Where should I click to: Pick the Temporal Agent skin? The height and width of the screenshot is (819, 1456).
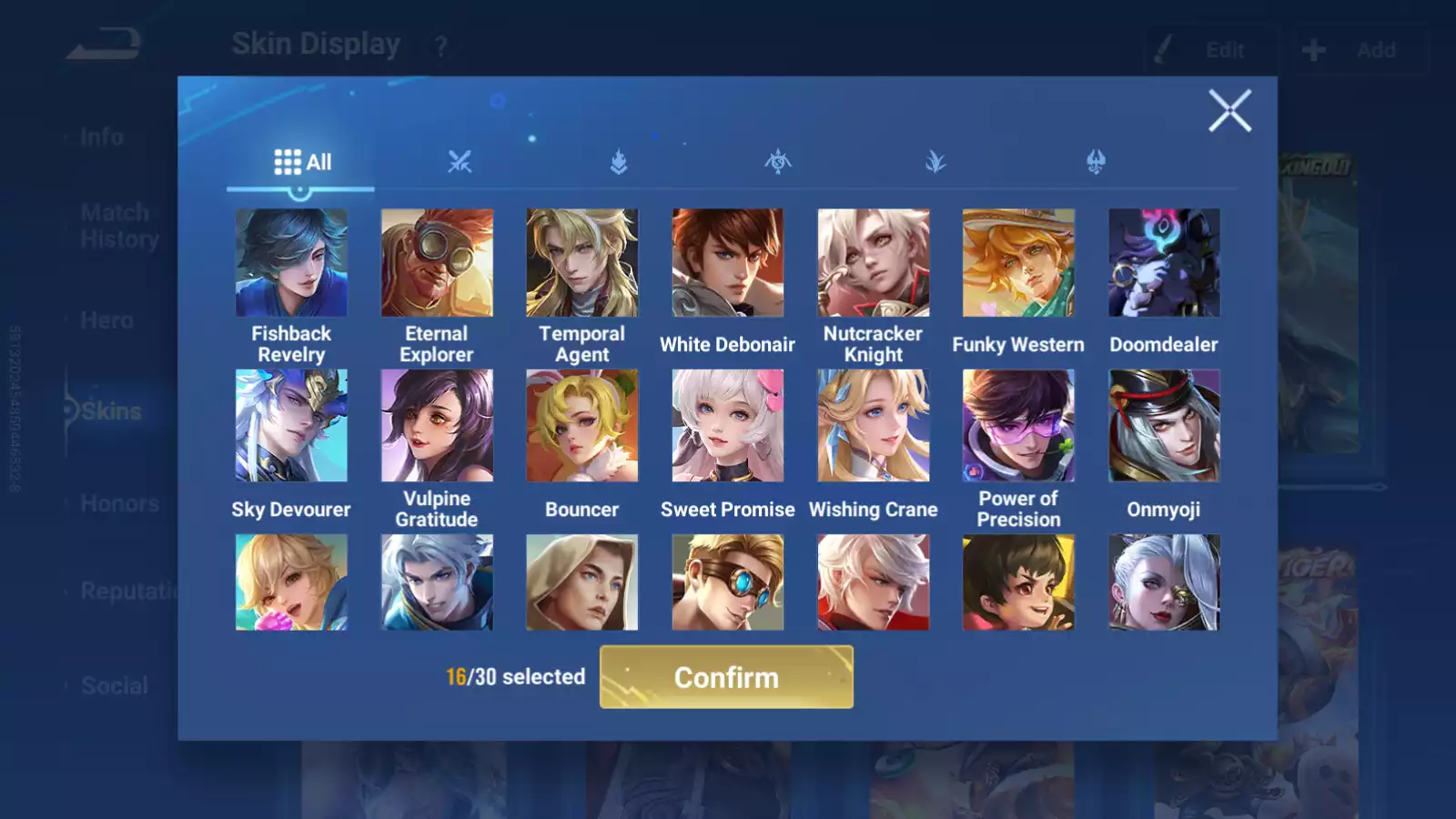(582, 263)
